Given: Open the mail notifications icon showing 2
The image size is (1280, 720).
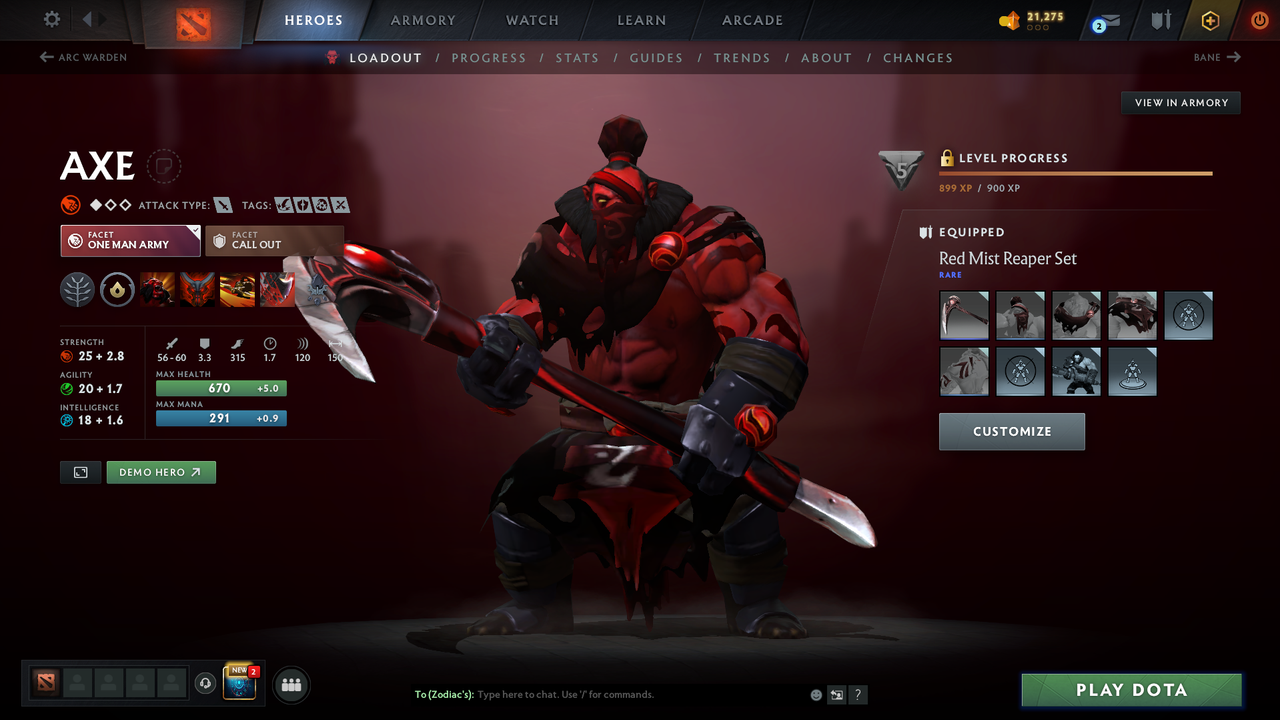Looking at the screenshot, I should 1105,20.
